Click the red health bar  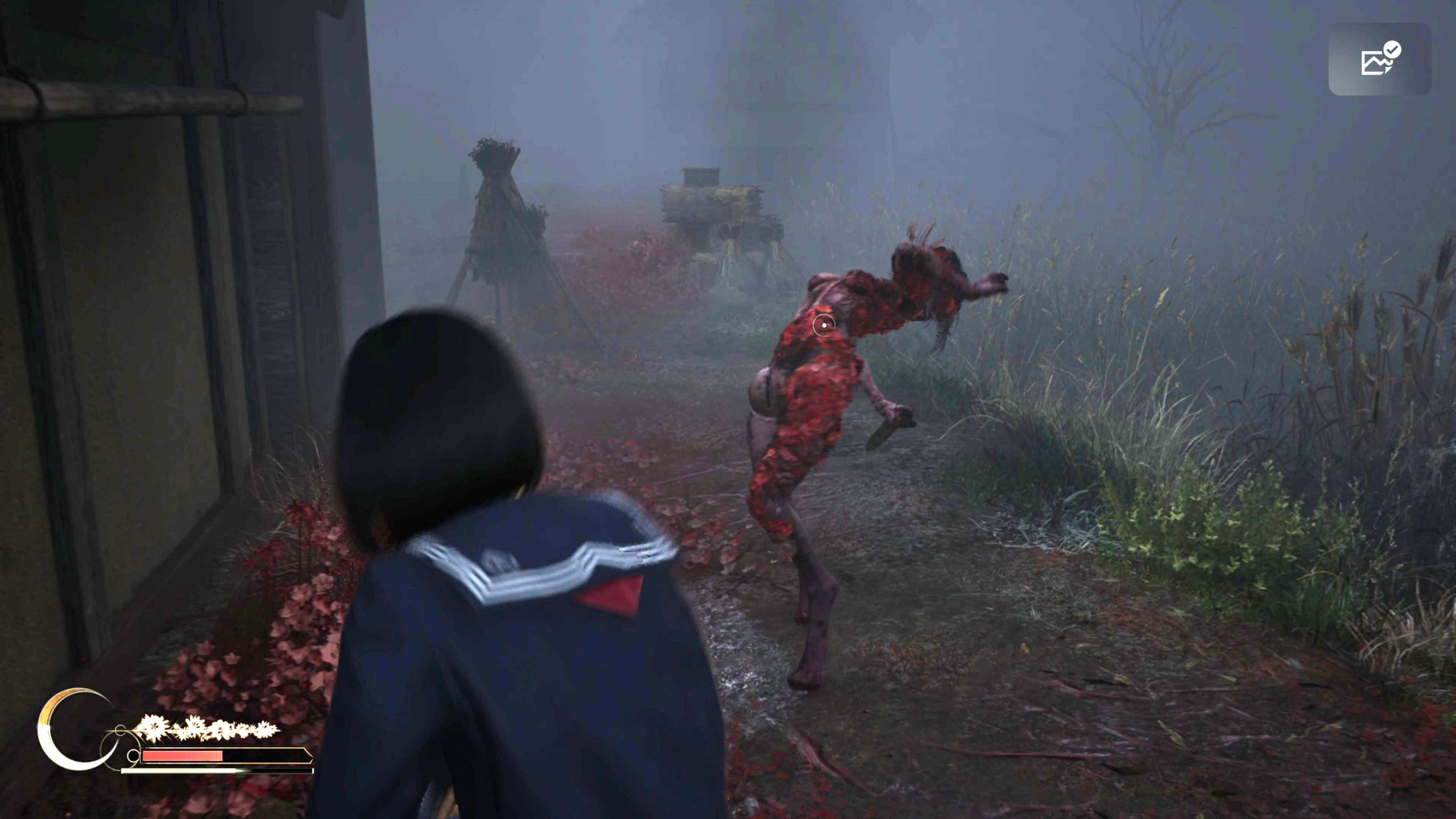coord(182,757)
